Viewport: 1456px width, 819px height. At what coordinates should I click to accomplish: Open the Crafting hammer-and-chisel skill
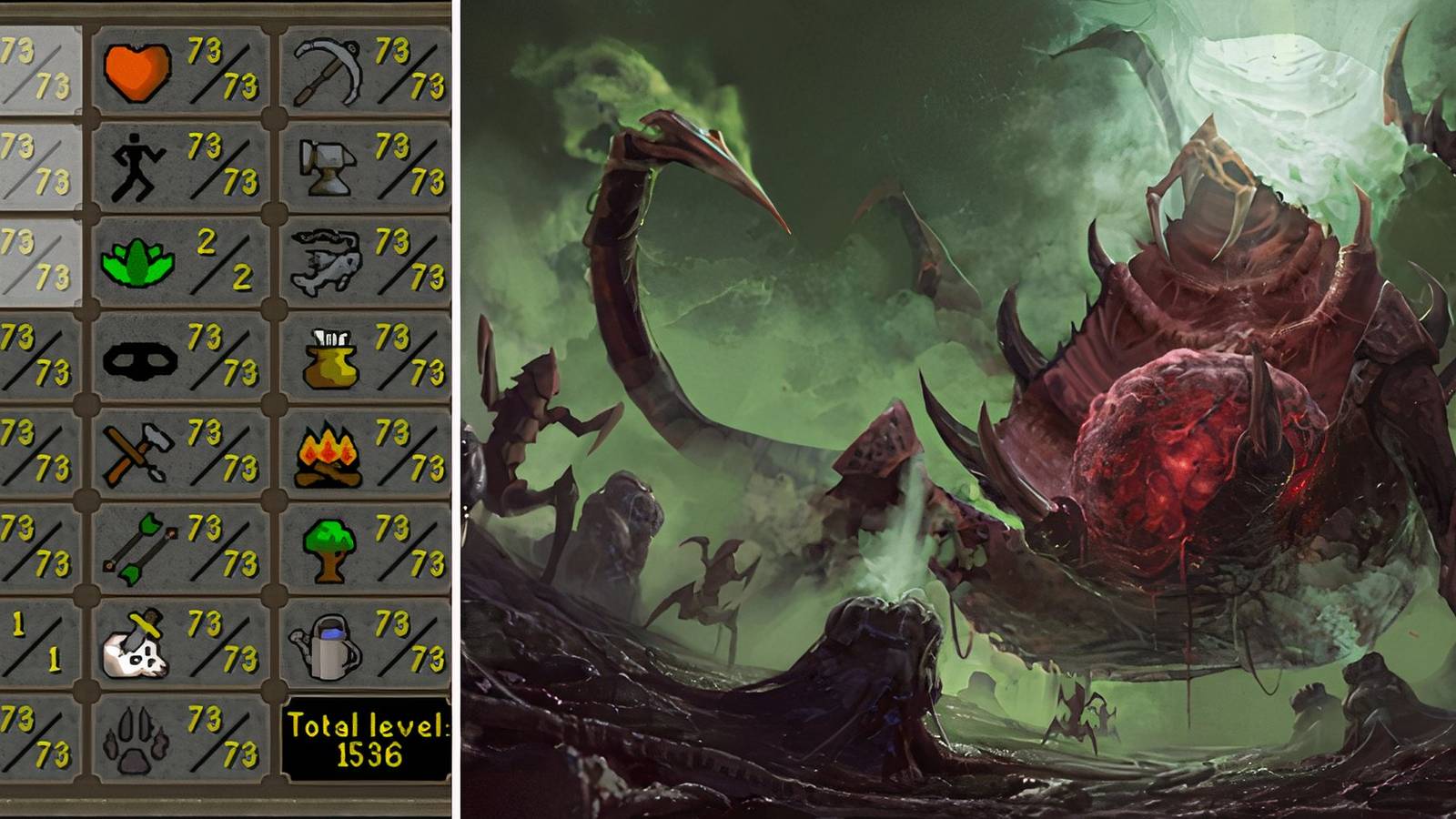point(135,453)
